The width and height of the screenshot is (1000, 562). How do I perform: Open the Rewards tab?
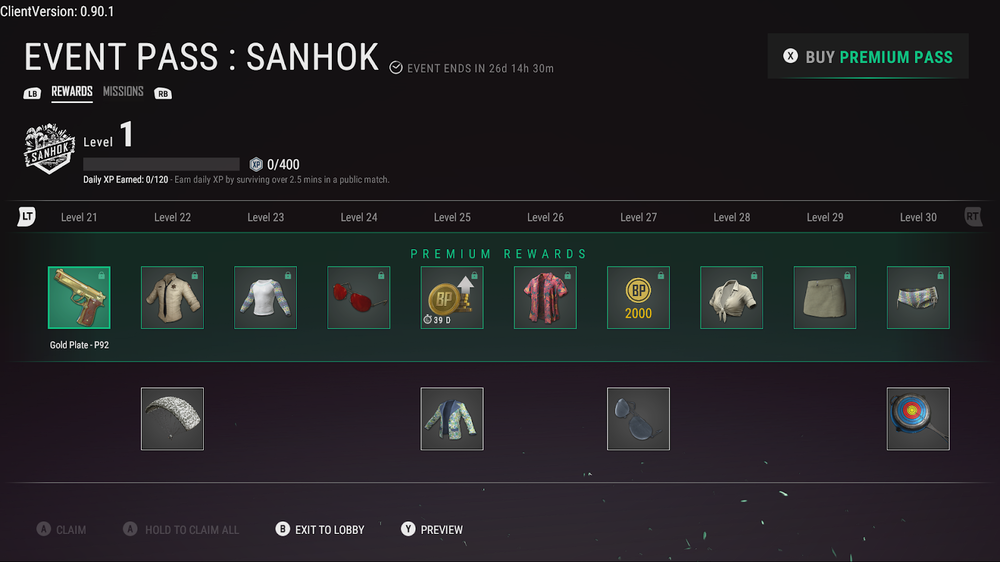pyautogui.click(x=72, y=92)
